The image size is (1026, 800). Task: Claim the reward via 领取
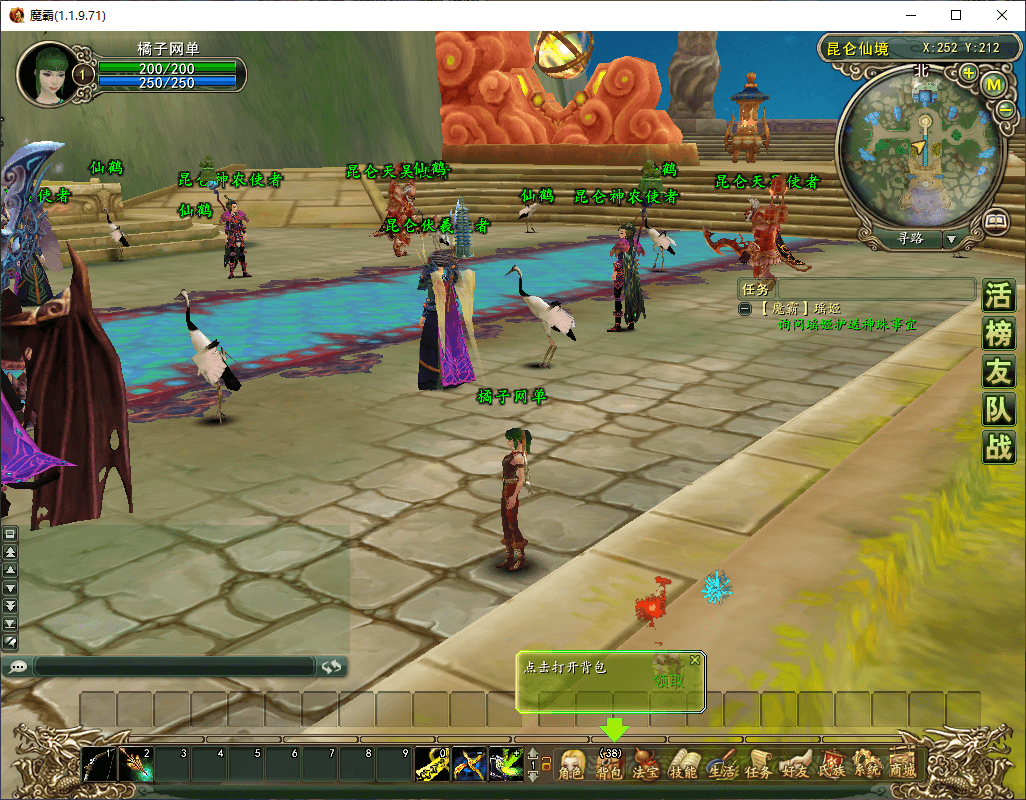tap(670, 681)
